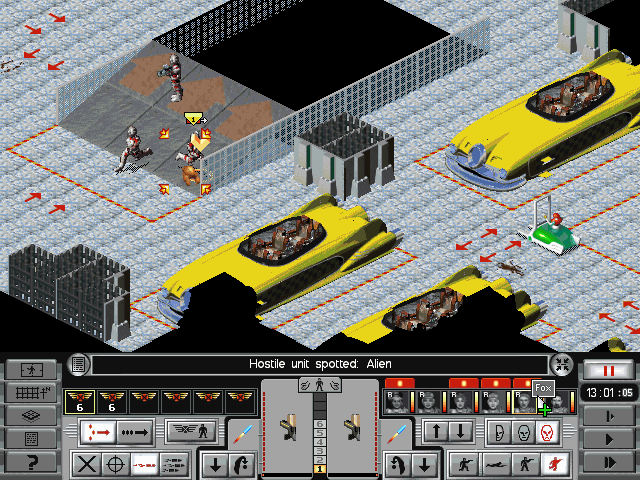Move the view up one level
This screenshot has height=480, width=640.
click(x=436, y=432)
